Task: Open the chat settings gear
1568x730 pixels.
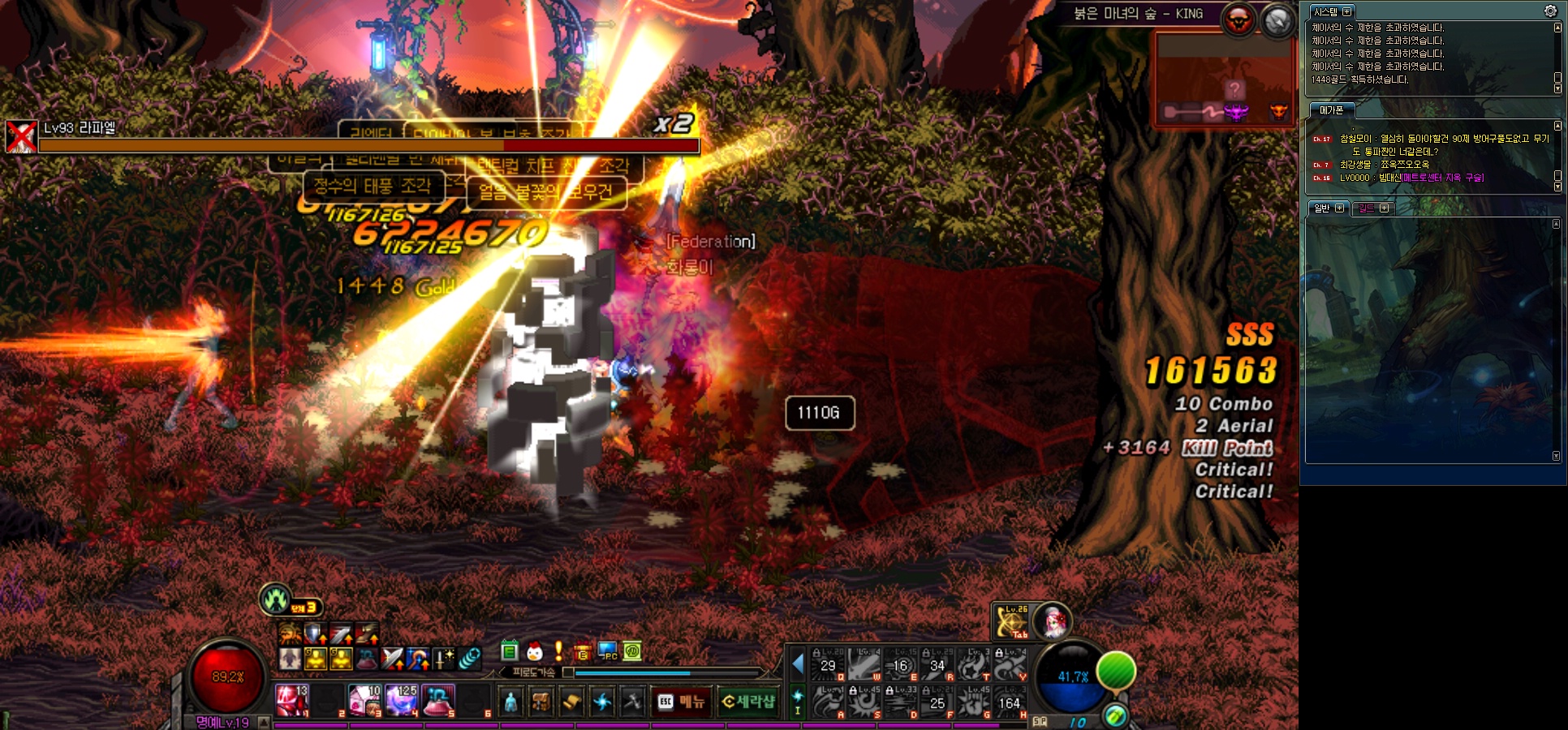Action: (x=1550, y=11)
